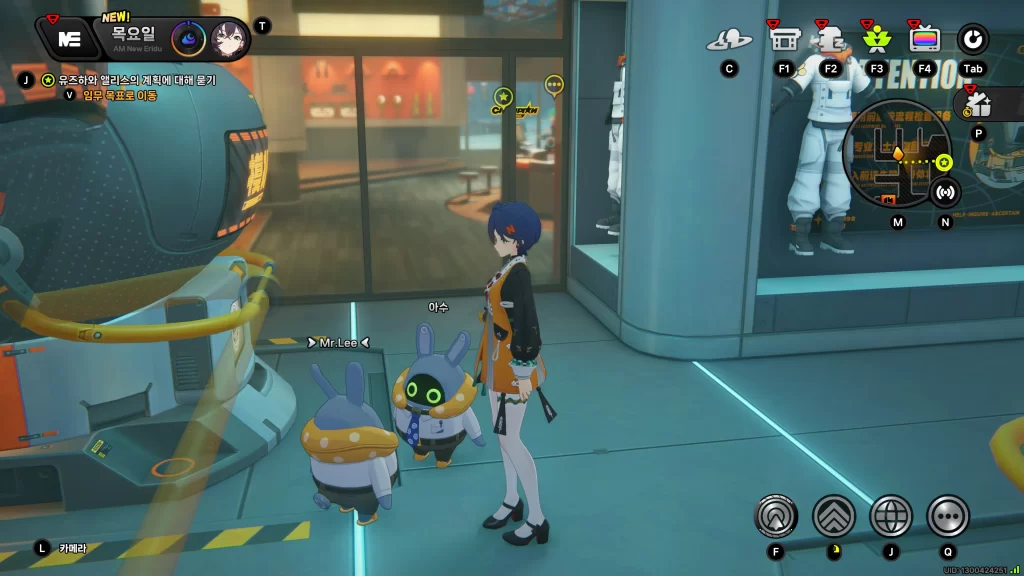Image resolution: width=1024 pixels, height=576 pixels.
Task: Click the moon time-of-day dial icon
Action: 188,39
